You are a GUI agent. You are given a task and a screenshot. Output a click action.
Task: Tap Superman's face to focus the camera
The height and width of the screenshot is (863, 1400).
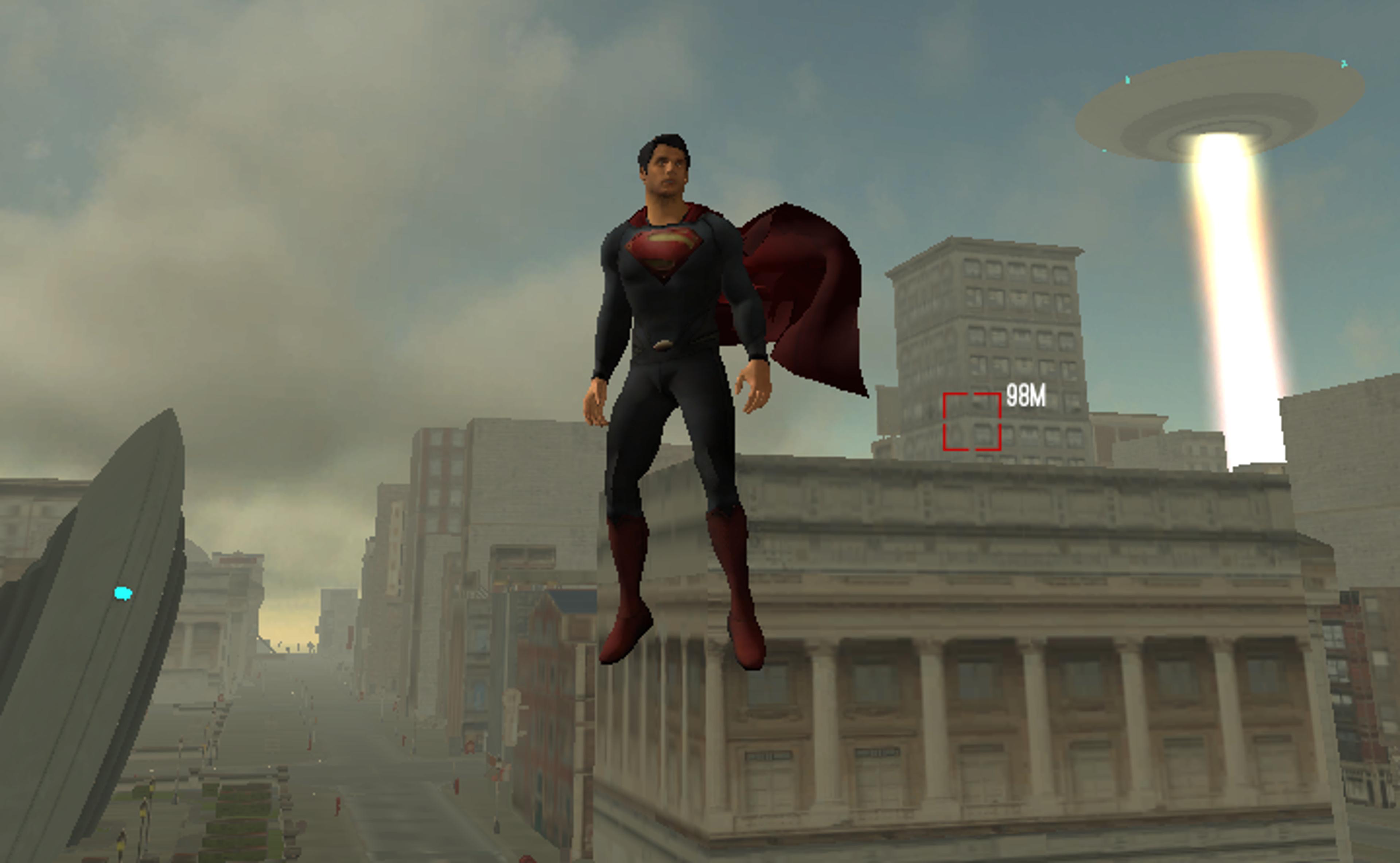tap(664, 171)
